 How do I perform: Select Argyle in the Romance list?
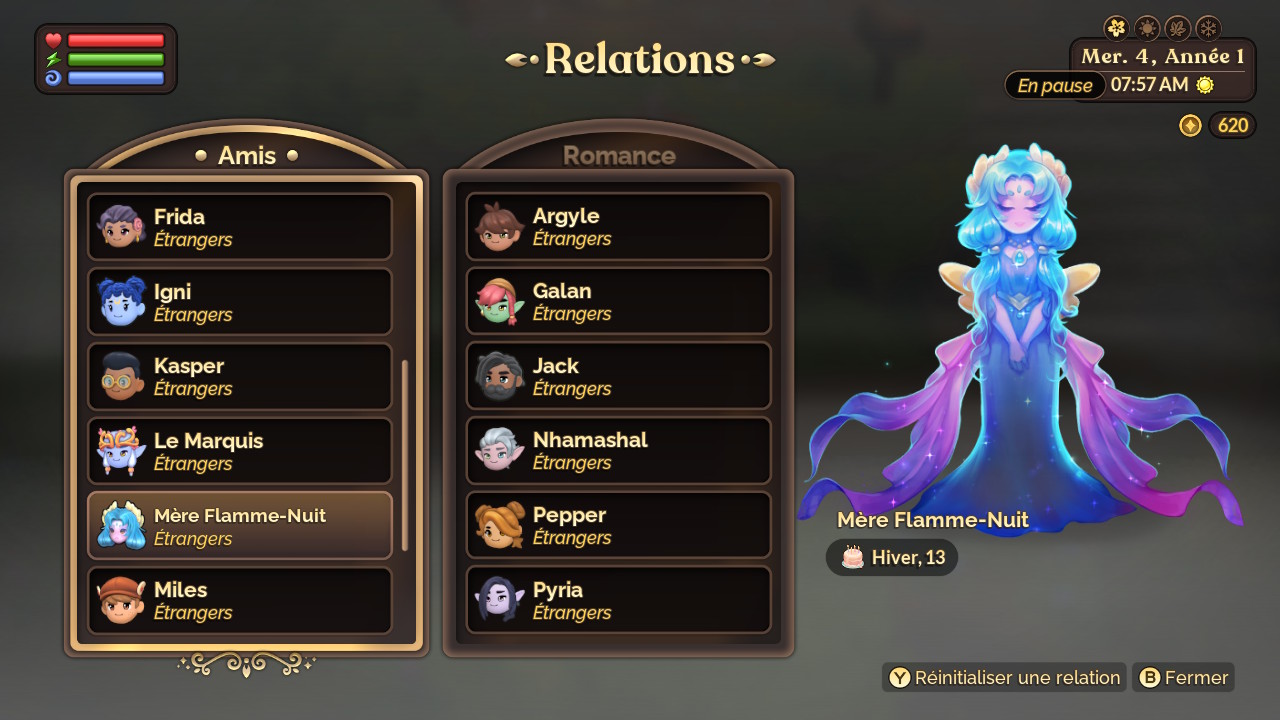pyautogui.click(x=619, y=226)
